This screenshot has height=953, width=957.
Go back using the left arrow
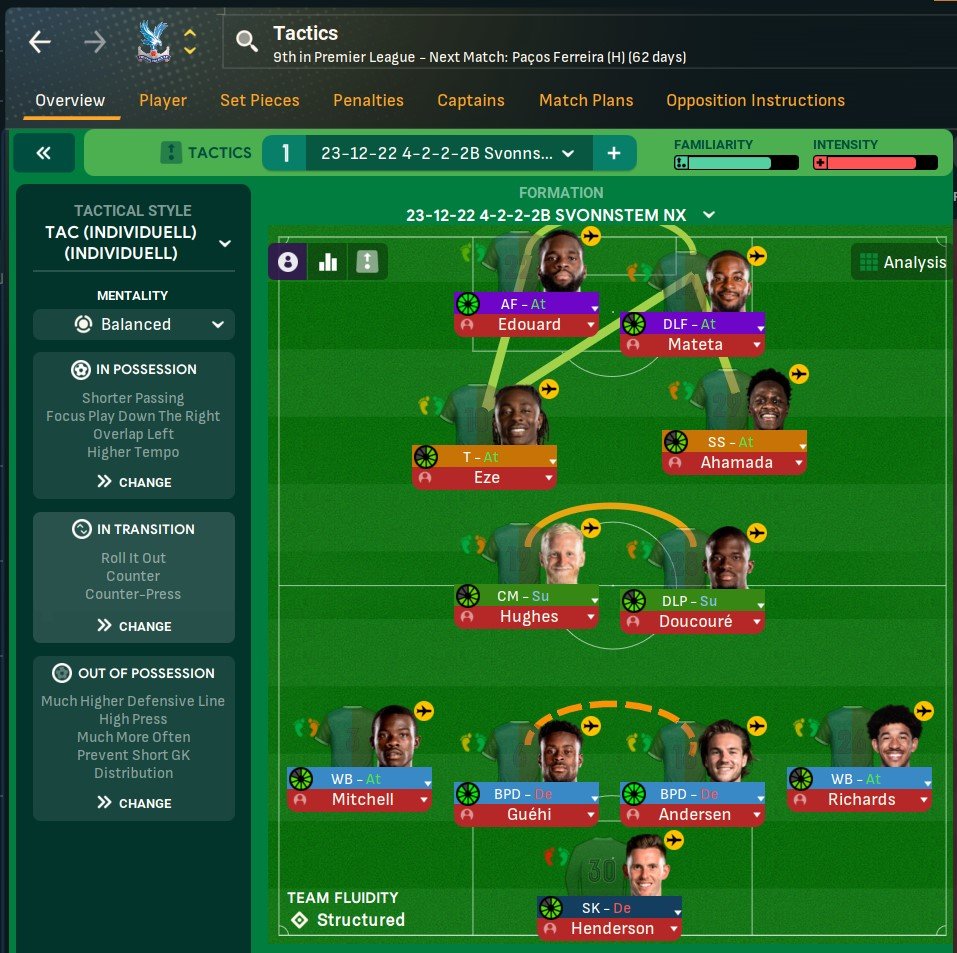[40, 42]
